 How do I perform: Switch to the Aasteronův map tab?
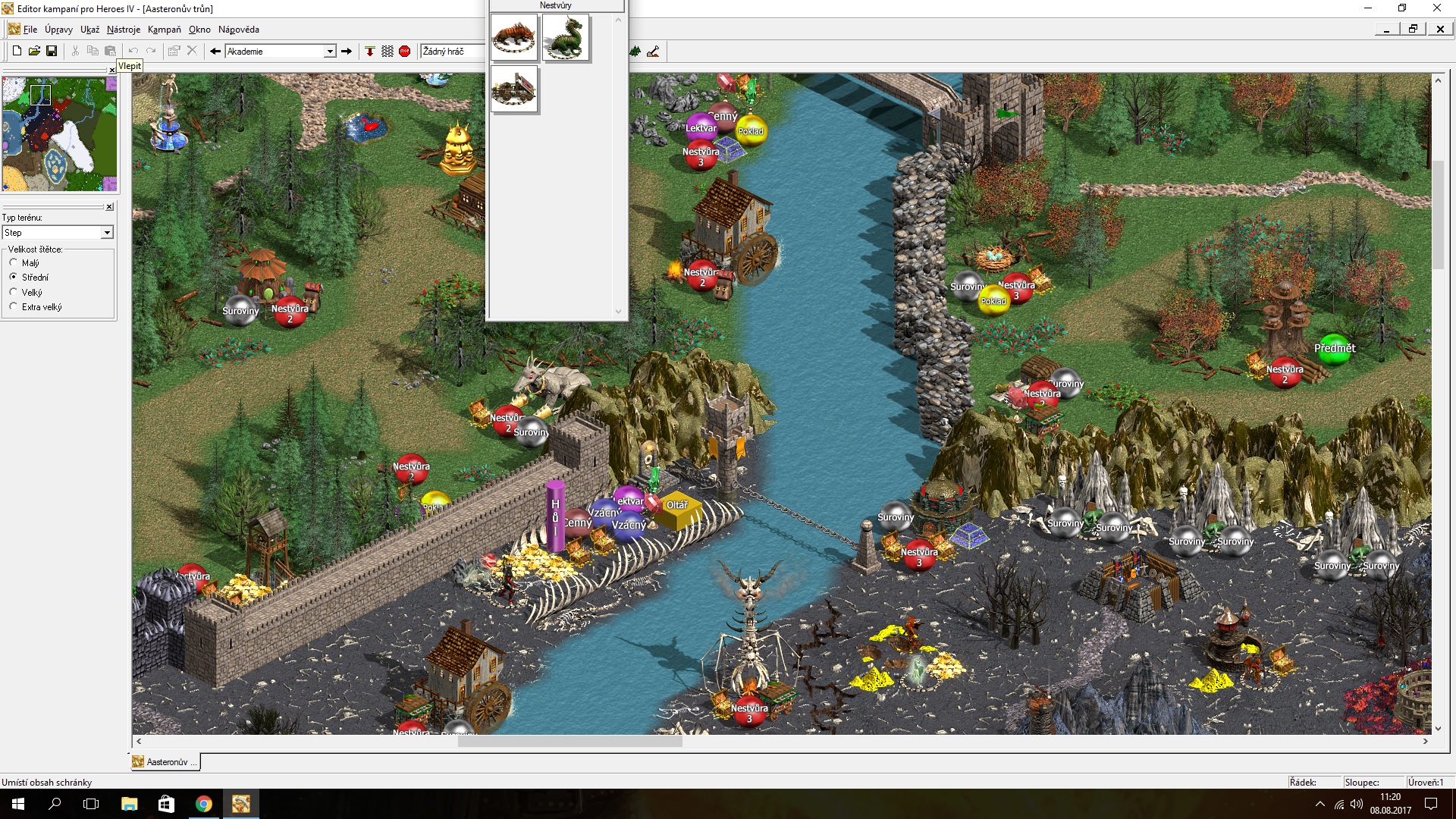(x=165, y=762)
